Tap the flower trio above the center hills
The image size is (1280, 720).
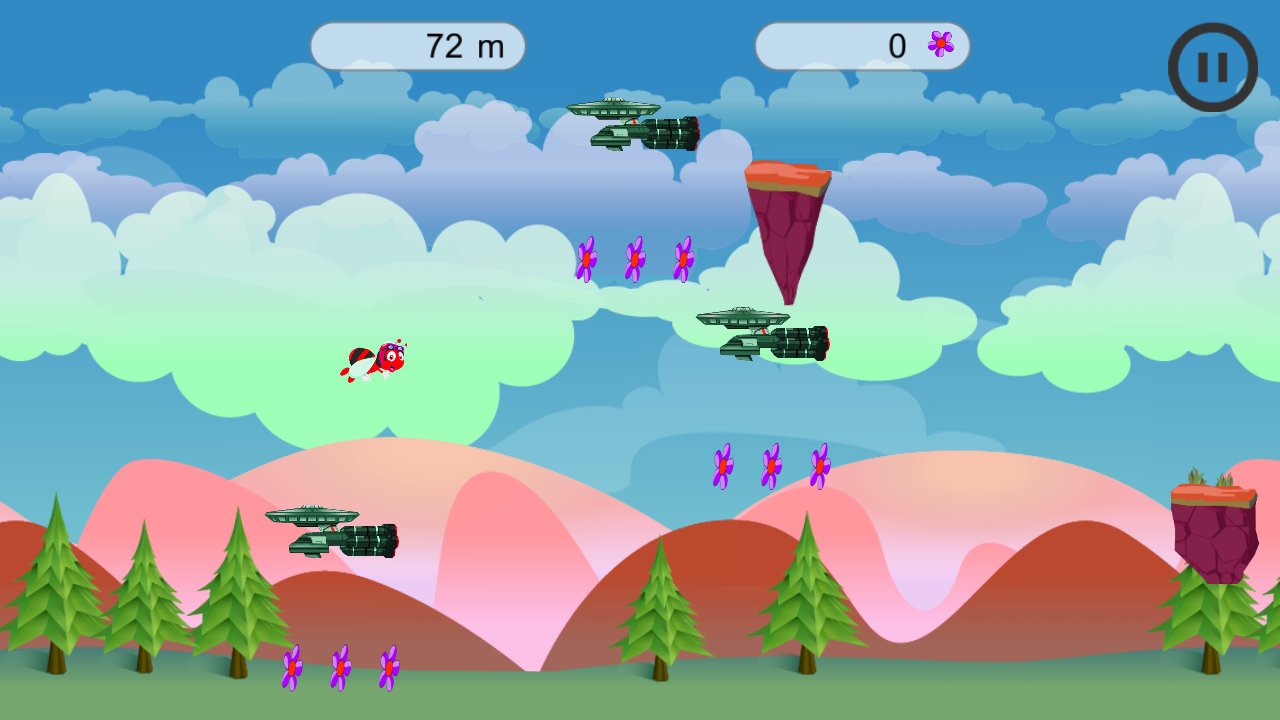[770, 465]
